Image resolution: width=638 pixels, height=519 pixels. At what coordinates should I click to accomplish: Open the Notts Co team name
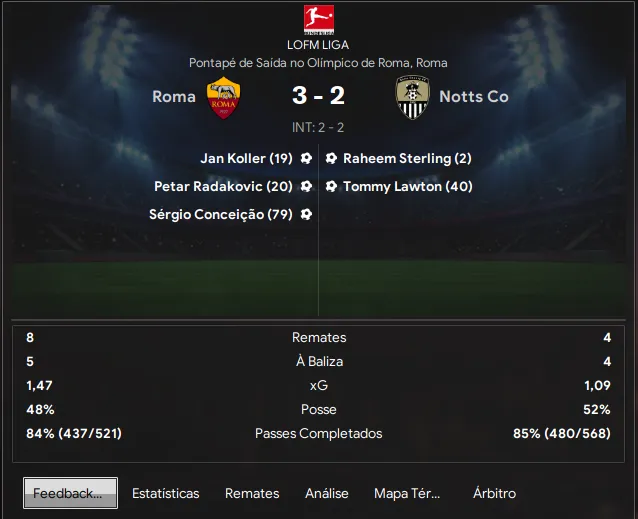click(475, 97)
